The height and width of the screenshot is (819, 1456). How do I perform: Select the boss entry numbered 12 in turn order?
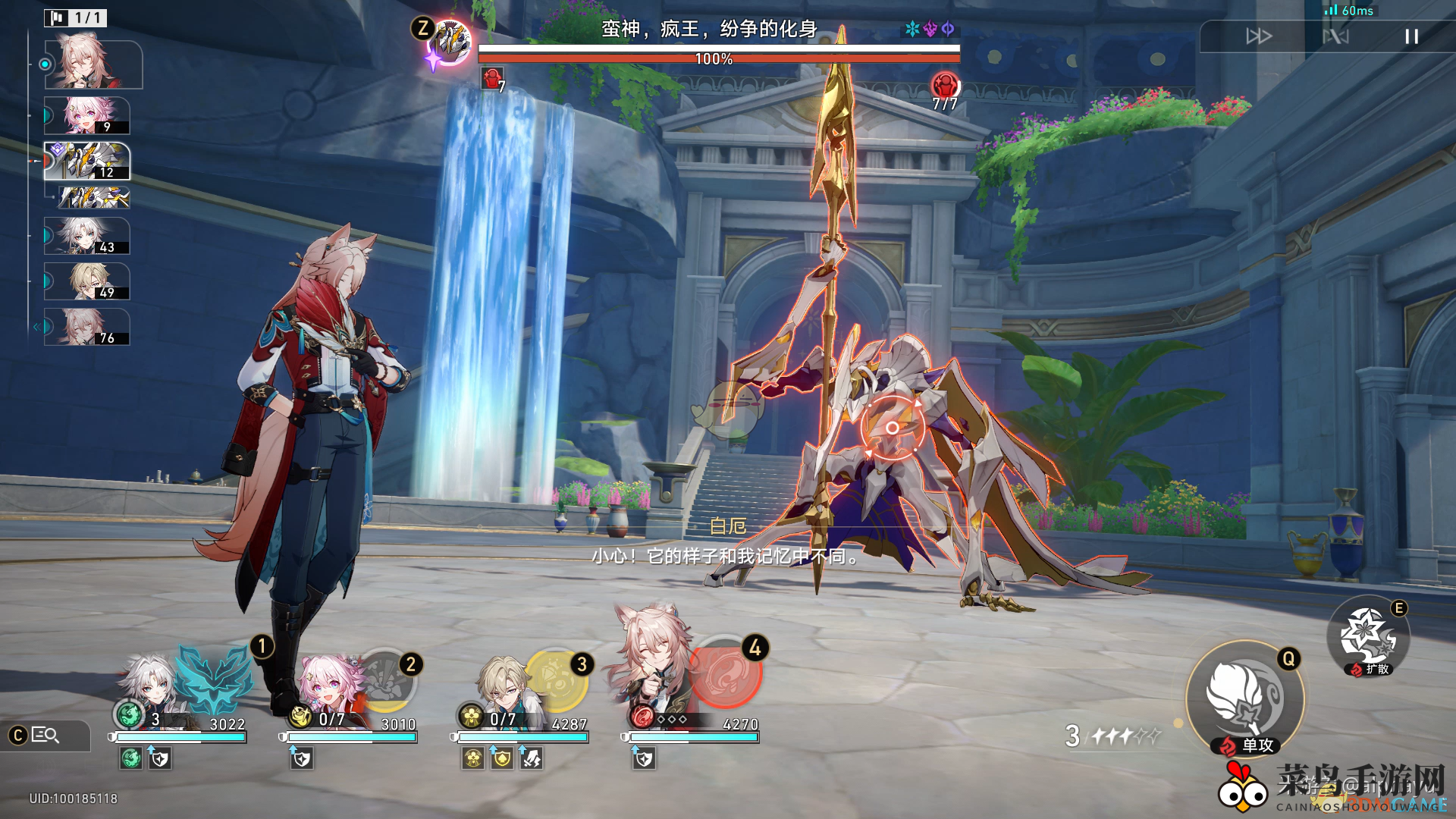[86, 161]
